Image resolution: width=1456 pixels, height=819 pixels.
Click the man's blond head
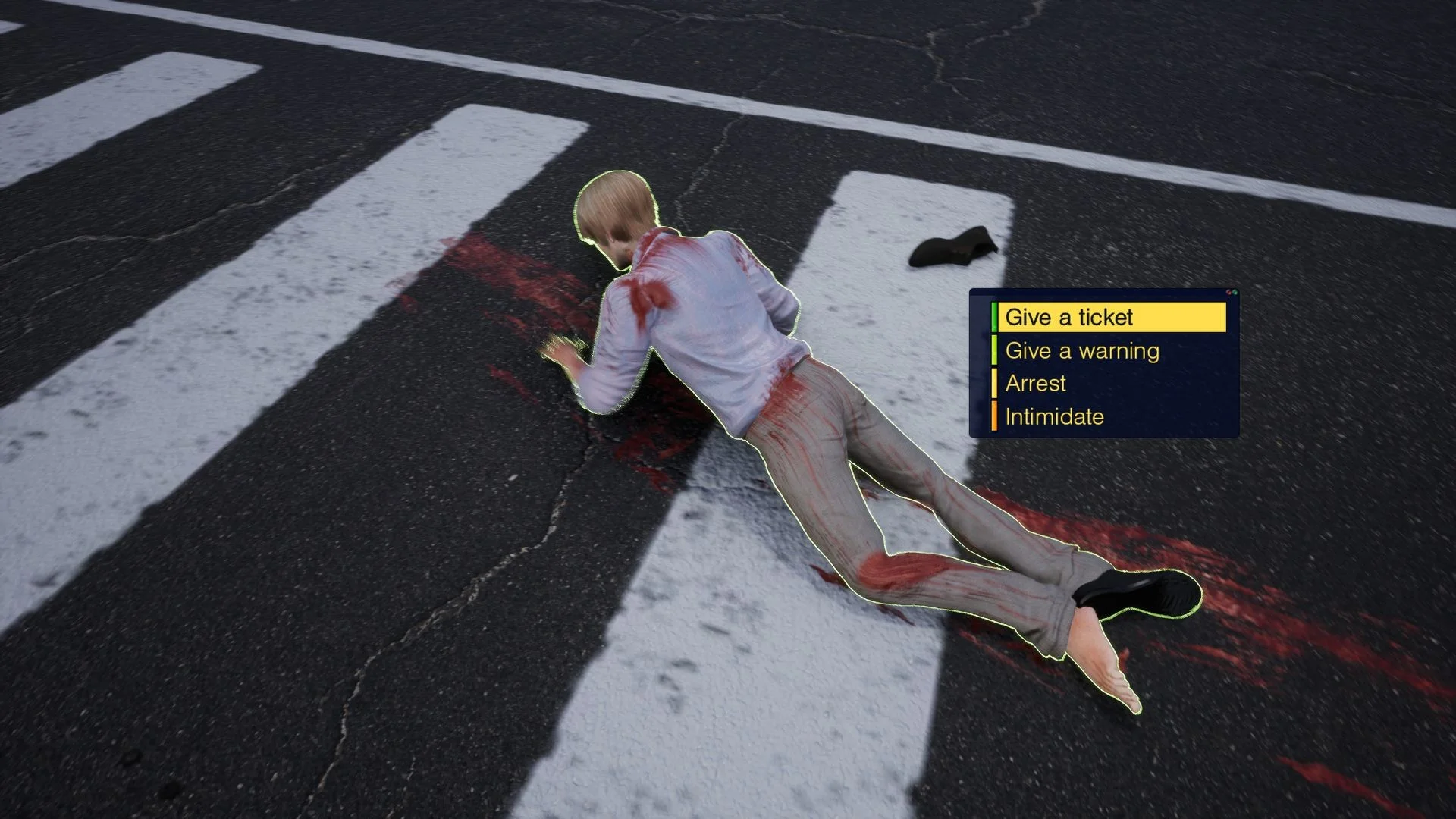[x=614, y=209]
